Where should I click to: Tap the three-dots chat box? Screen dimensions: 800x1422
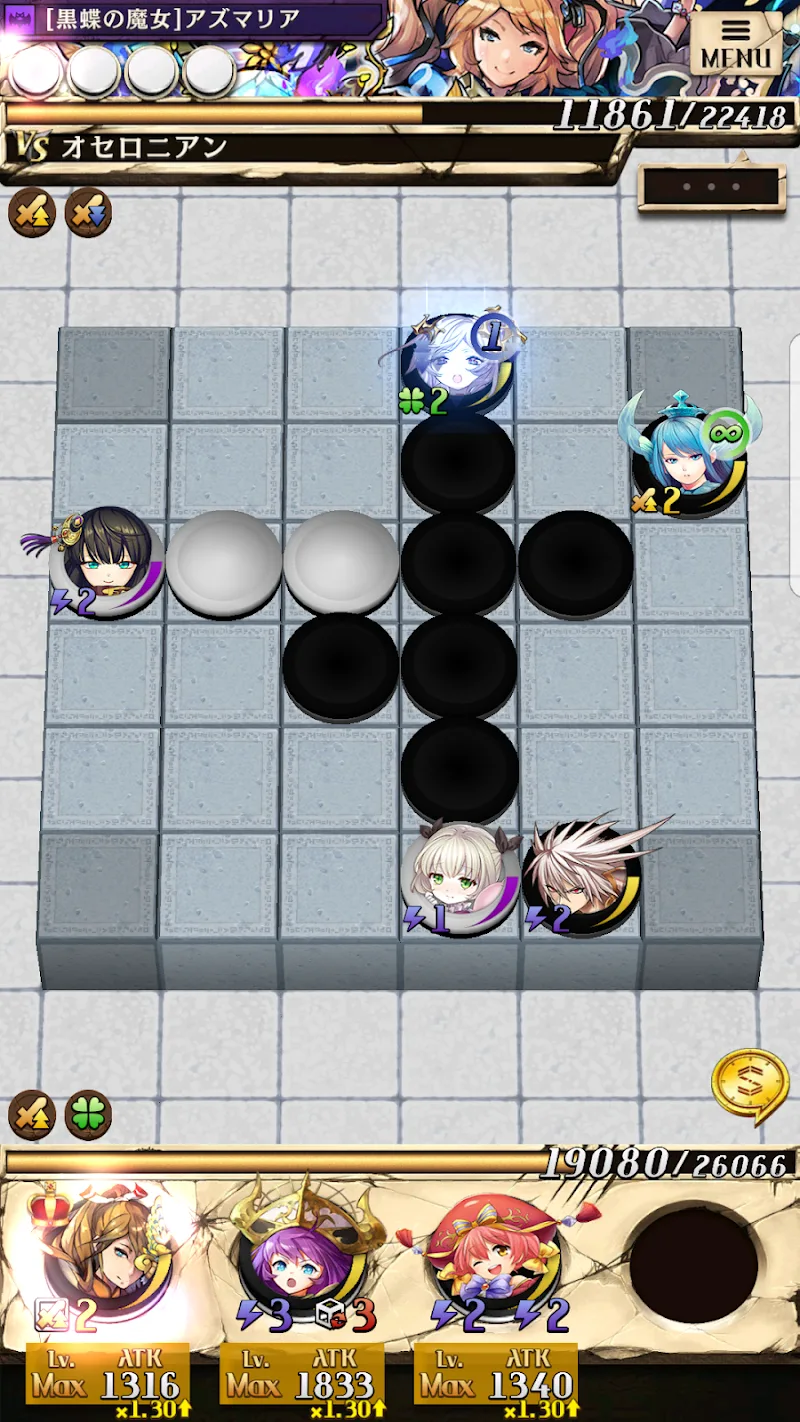pos(711,187)
